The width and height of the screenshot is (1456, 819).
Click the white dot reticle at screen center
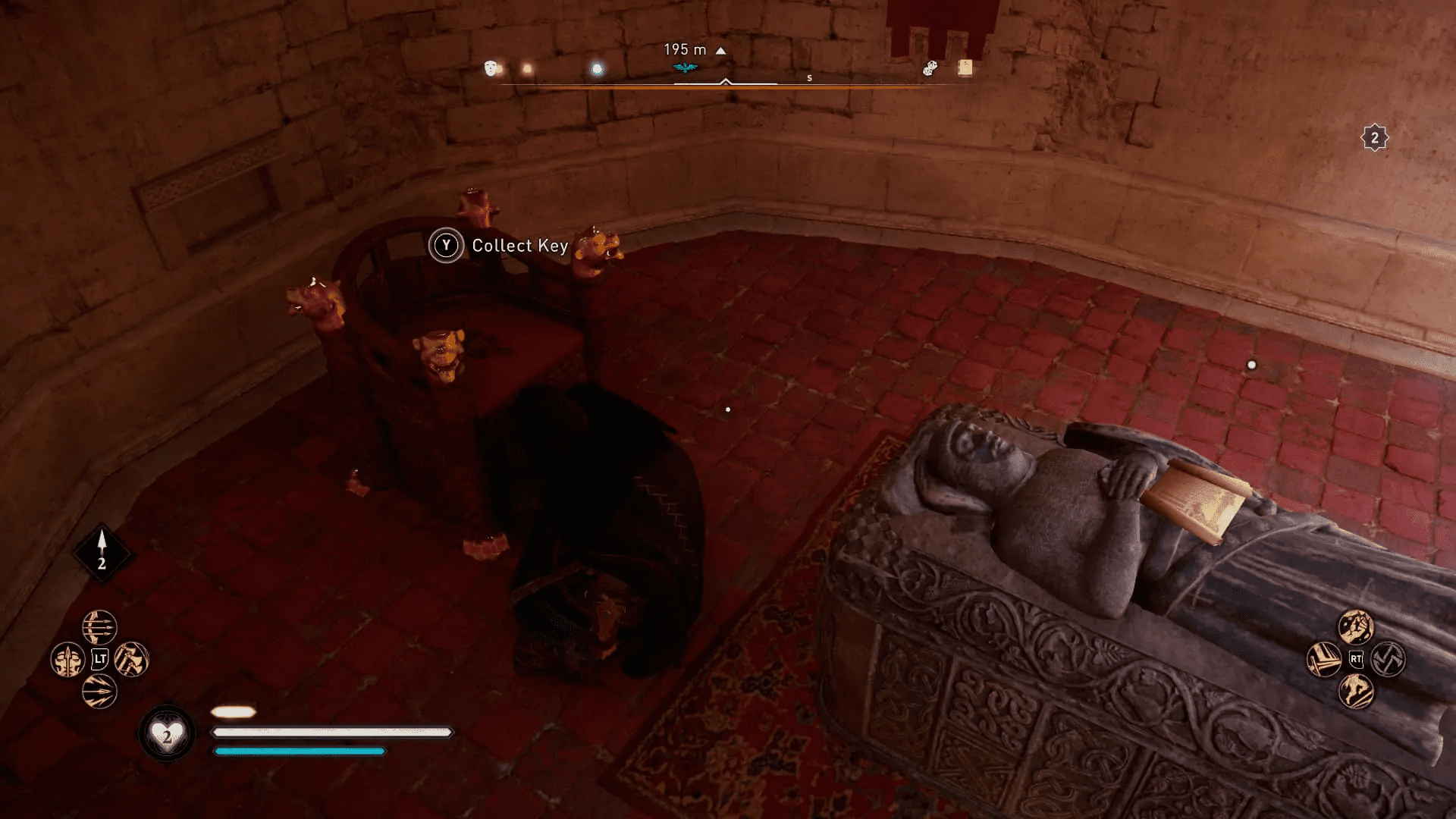(729, 409)
